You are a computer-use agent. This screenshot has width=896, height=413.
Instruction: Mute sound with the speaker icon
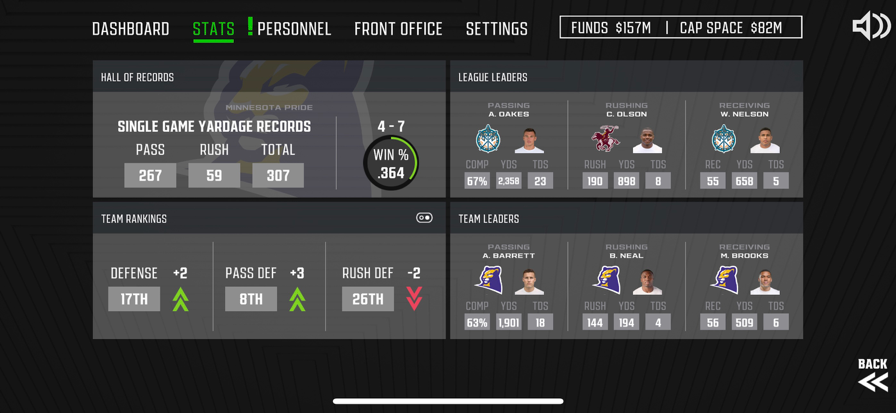pos(870,26)
